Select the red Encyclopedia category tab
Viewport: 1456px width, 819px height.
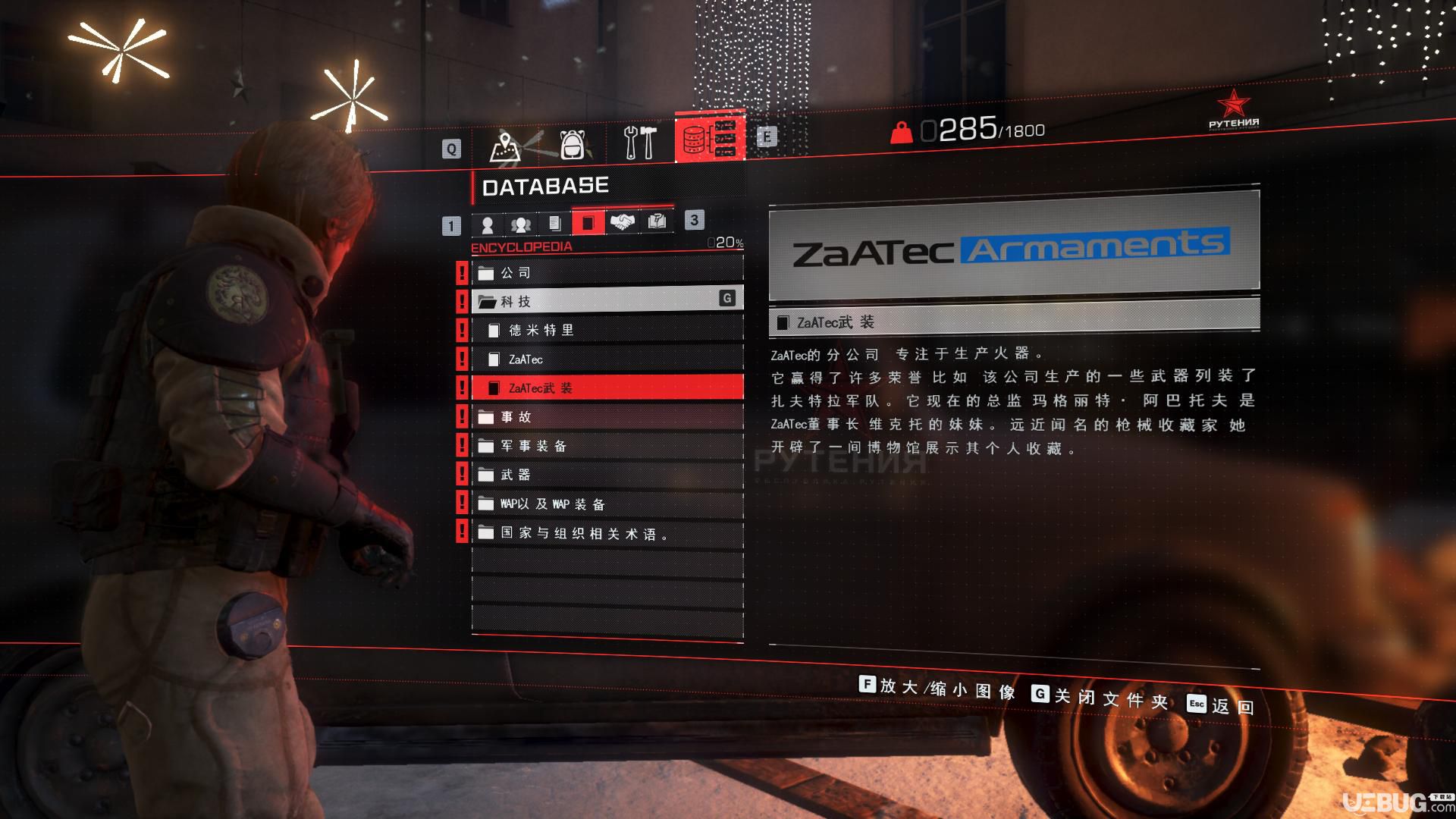click(x=588, y=223)
